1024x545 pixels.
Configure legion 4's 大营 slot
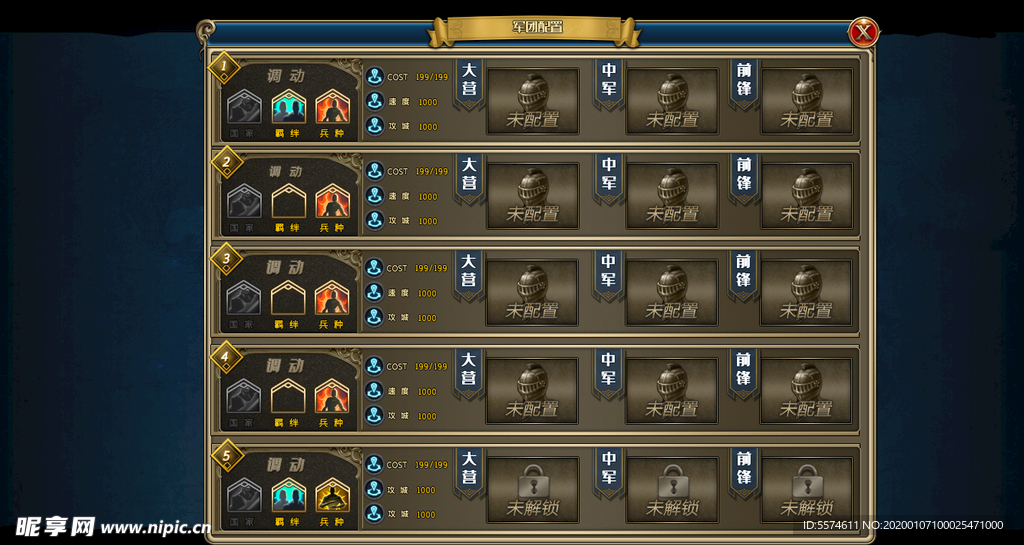click(x=532, y=391)
